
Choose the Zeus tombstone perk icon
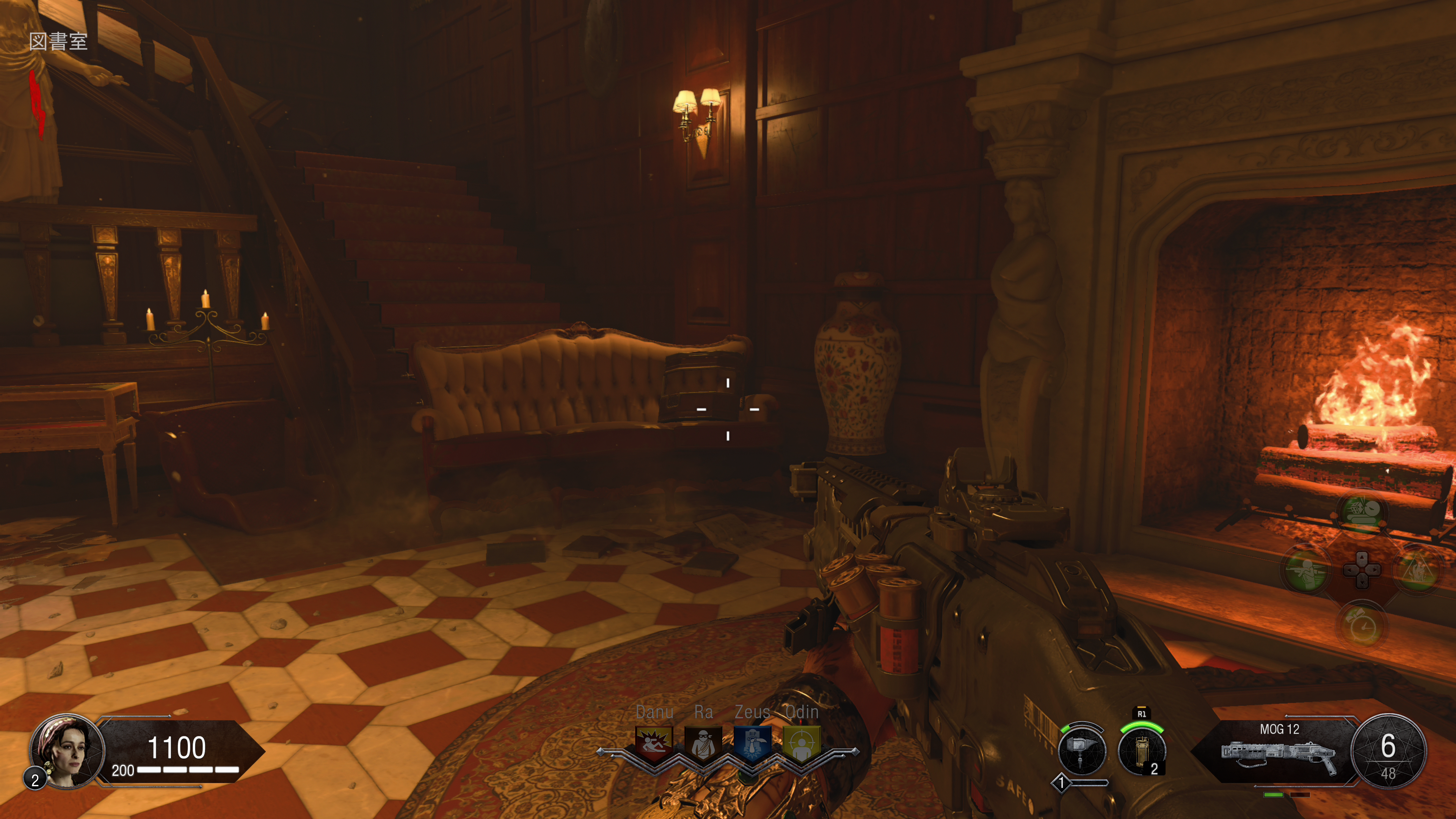(x=752, y=743)
